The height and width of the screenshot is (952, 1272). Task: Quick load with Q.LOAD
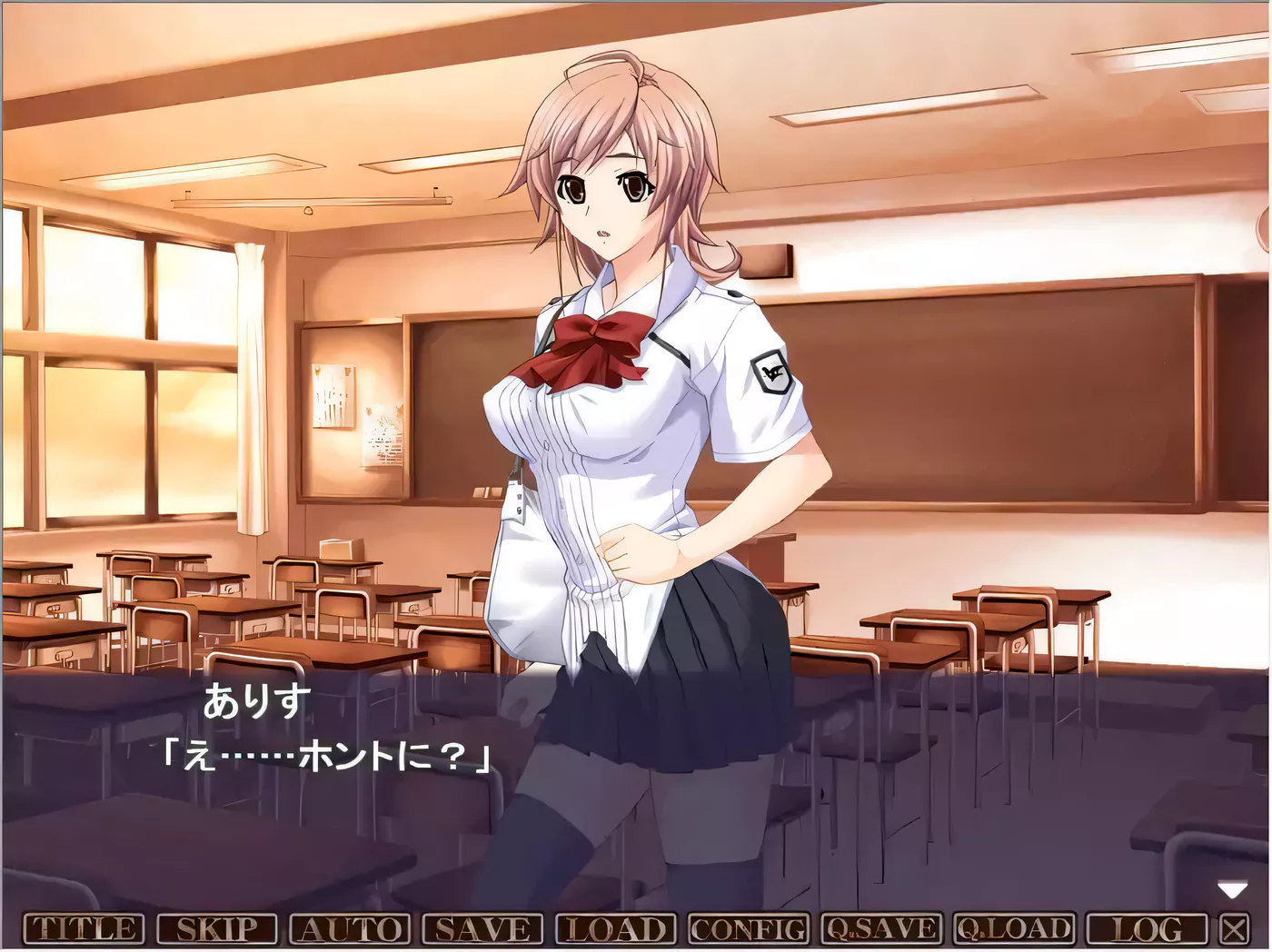pos(1013,929)
